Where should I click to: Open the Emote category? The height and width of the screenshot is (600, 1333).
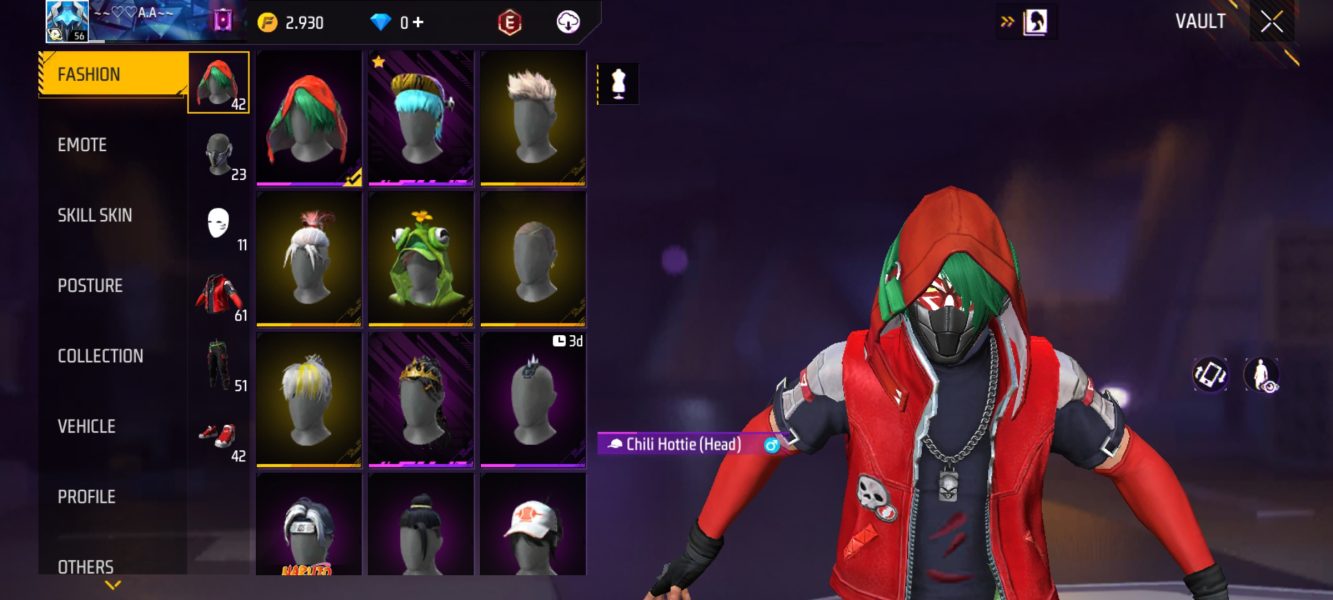tap(82, 145)
